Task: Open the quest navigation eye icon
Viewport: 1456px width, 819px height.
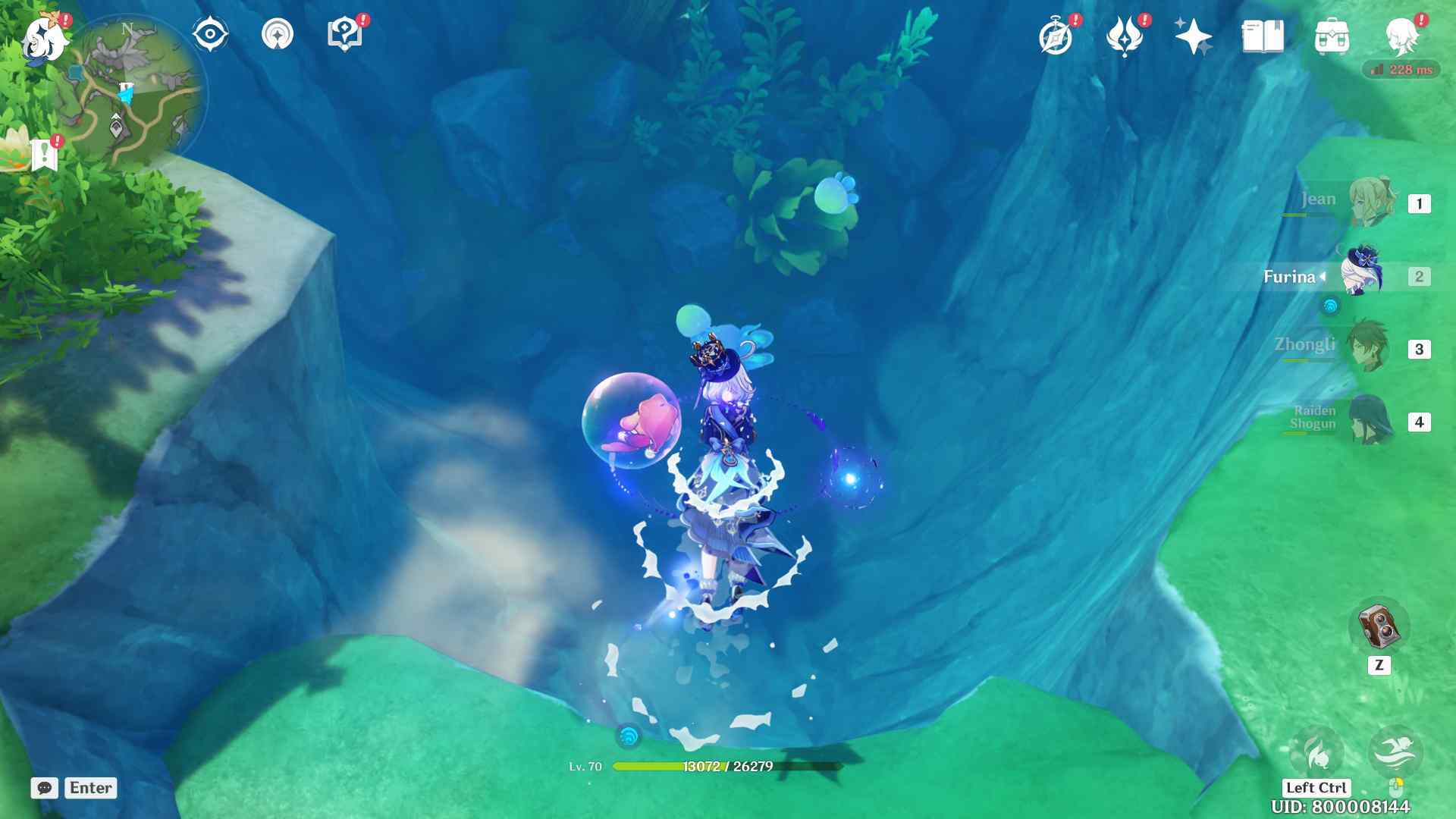Action: [209, 34]
